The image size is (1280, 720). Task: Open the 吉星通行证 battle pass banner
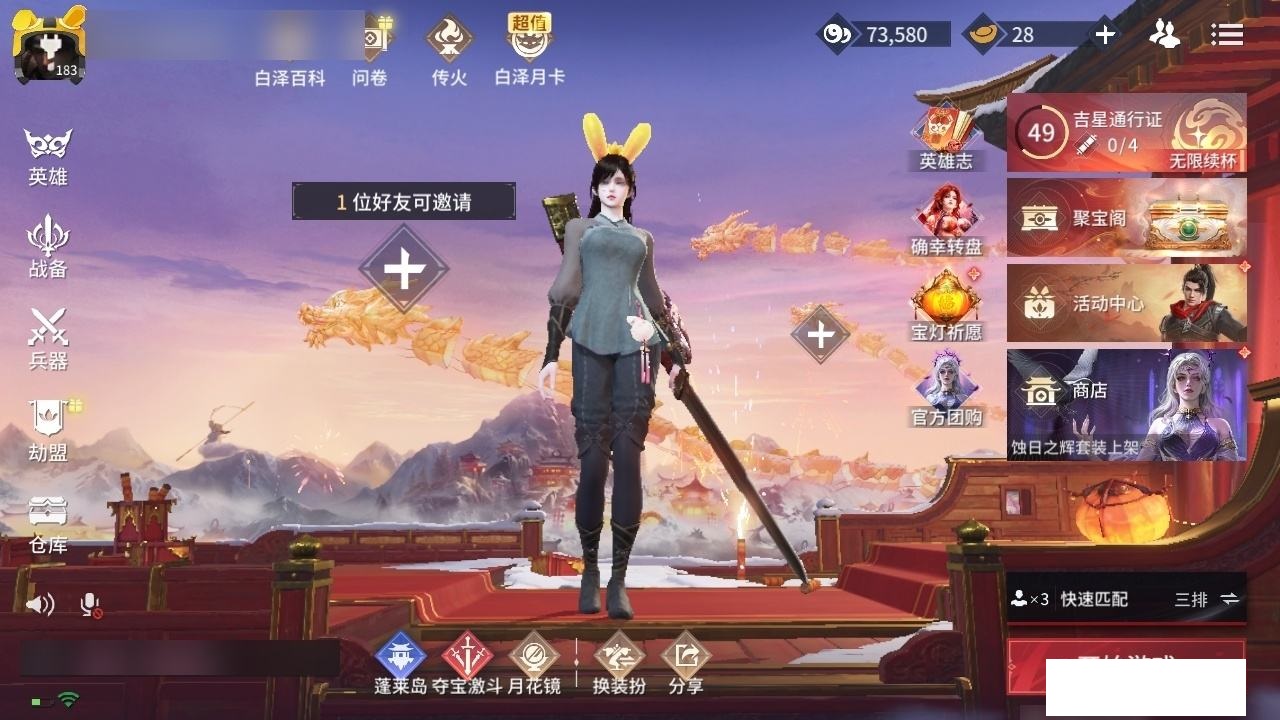pos(1126,133)
